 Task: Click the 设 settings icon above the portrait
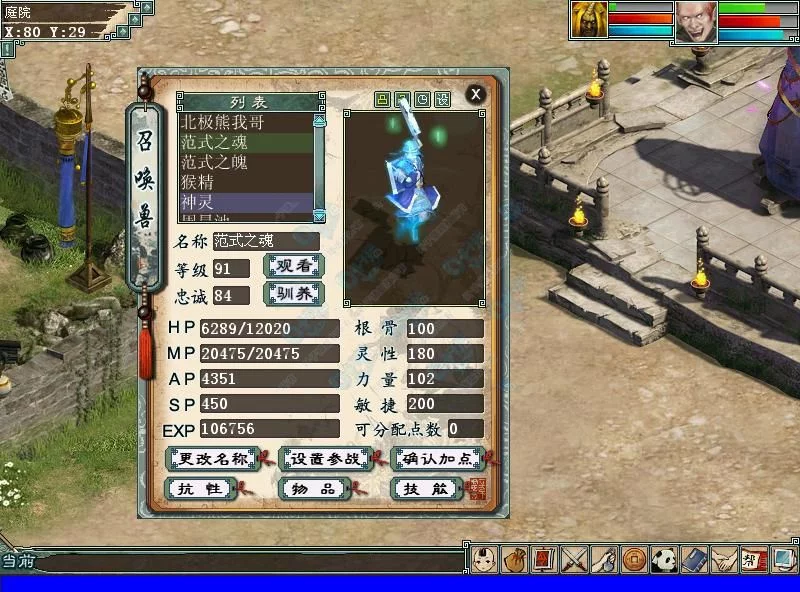[x=443, y=100]
